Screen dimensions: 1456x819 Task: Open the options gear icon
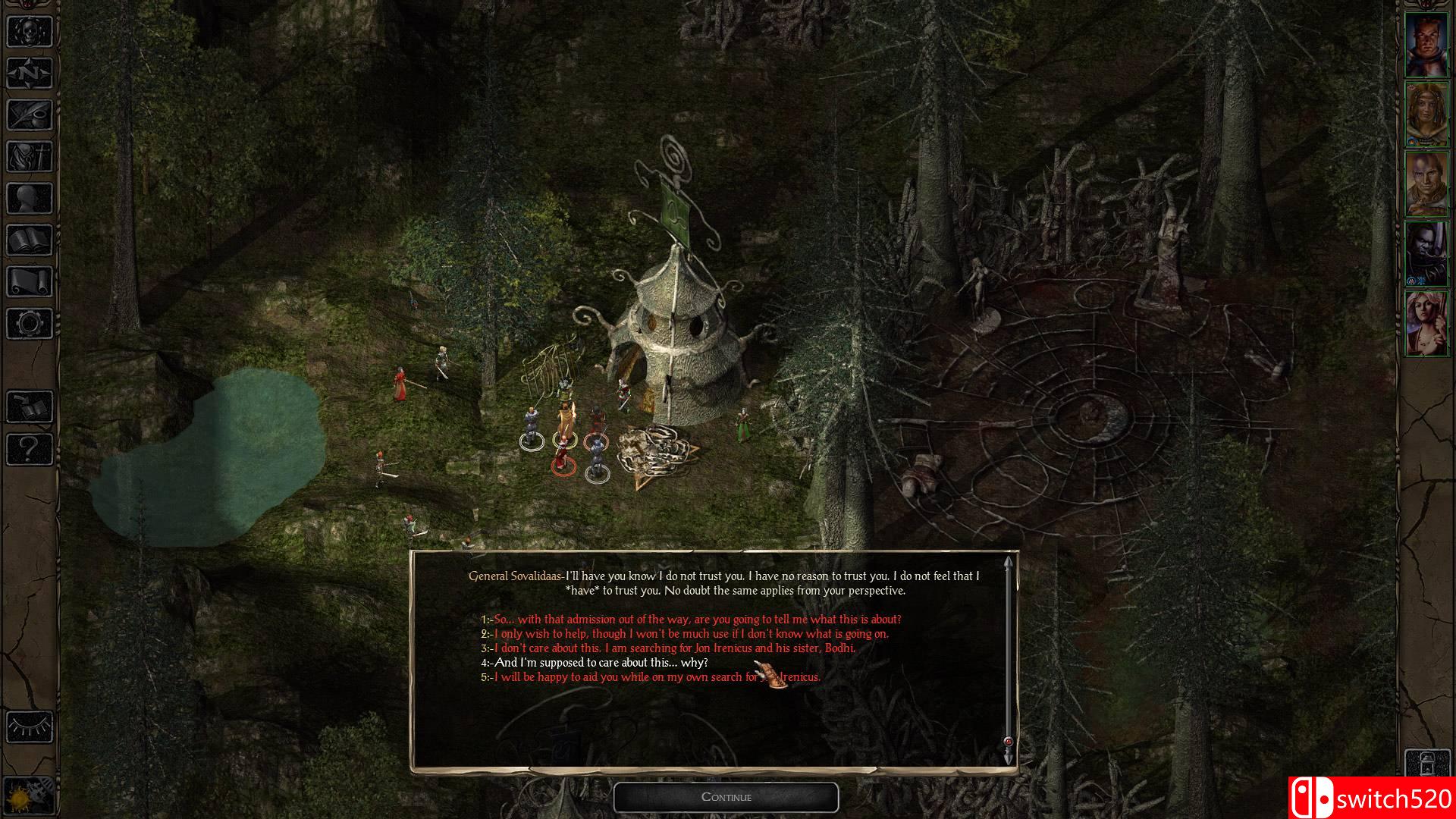coord(30,324)
